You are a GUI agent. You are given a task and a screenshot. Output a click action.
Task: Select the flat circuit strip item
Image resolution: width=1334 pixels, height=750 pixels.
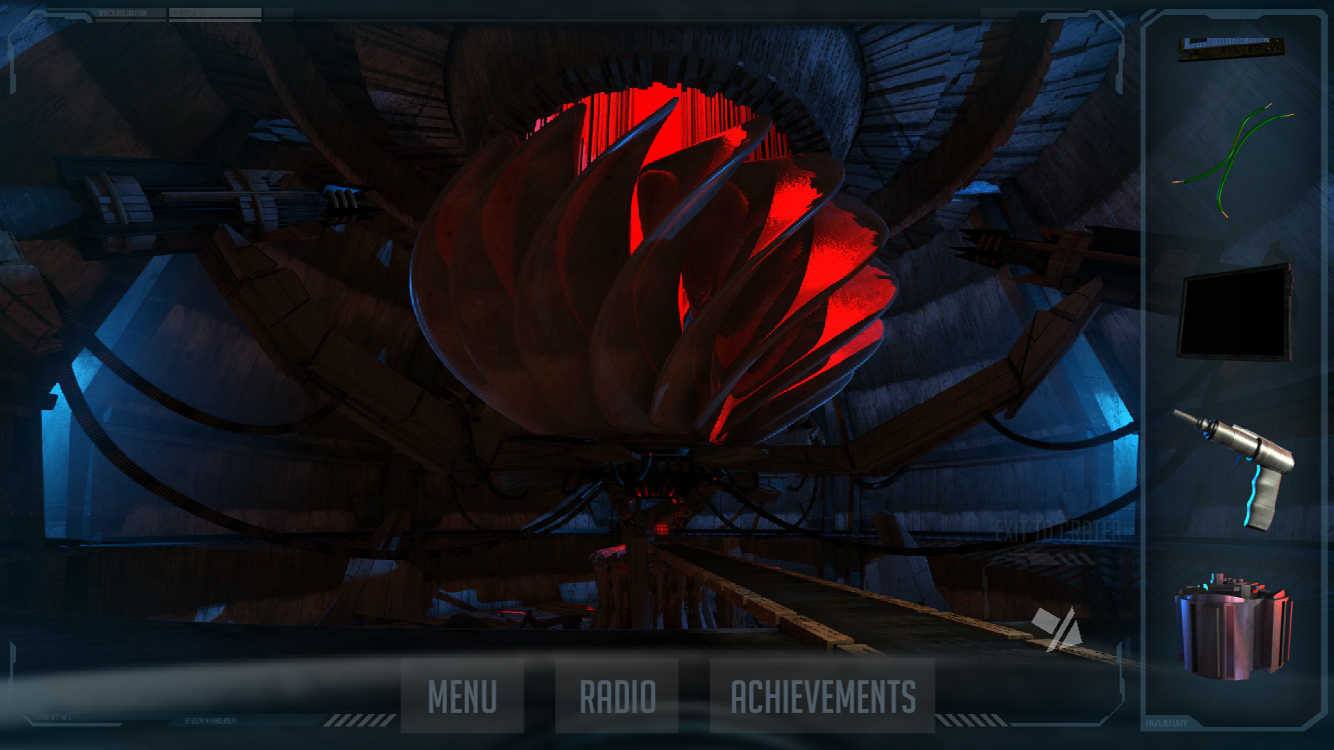pyautogui.click(x=1231, y=49)
